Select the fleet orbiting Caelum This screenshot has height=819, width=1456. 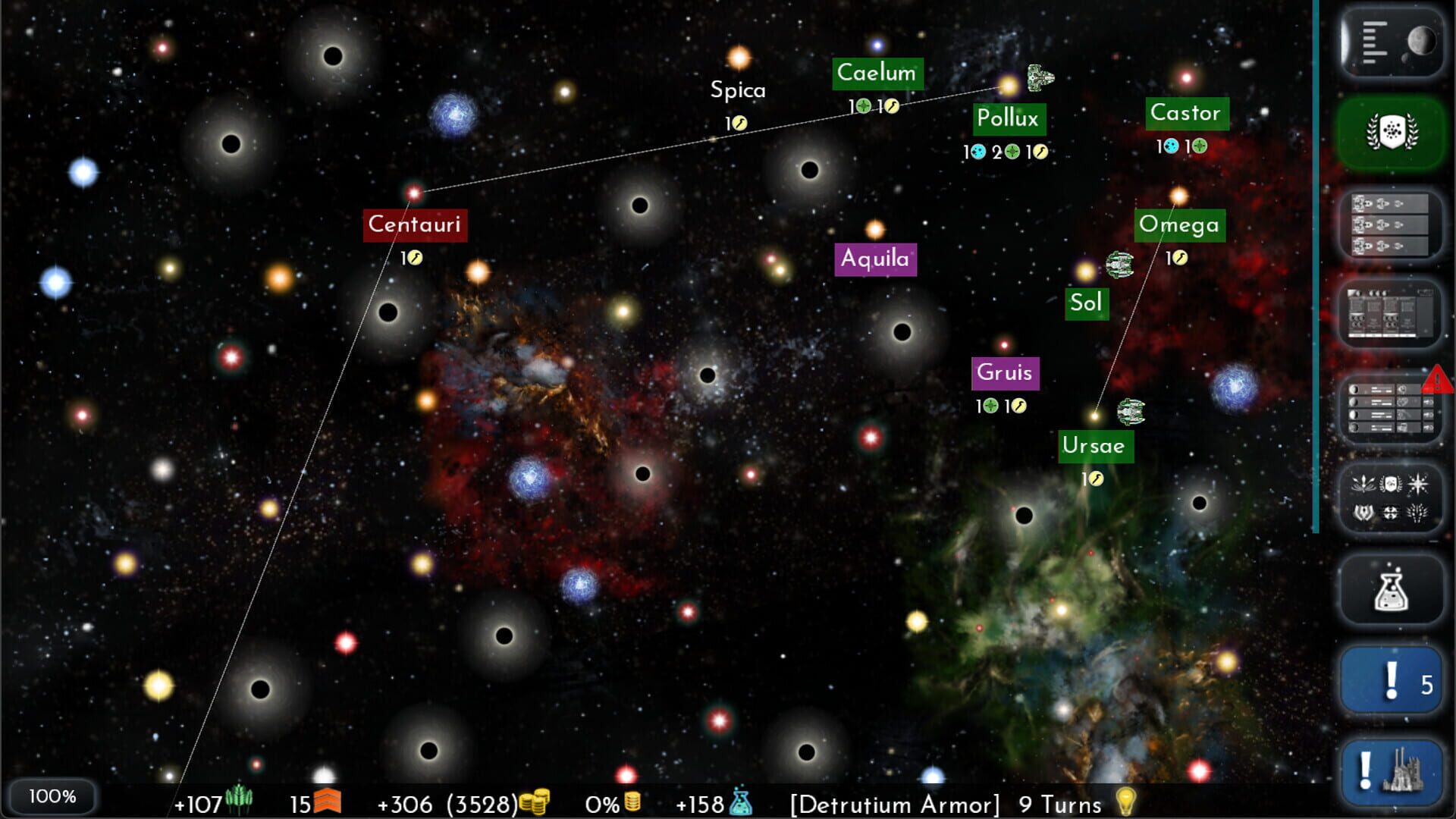(1039, 79)
